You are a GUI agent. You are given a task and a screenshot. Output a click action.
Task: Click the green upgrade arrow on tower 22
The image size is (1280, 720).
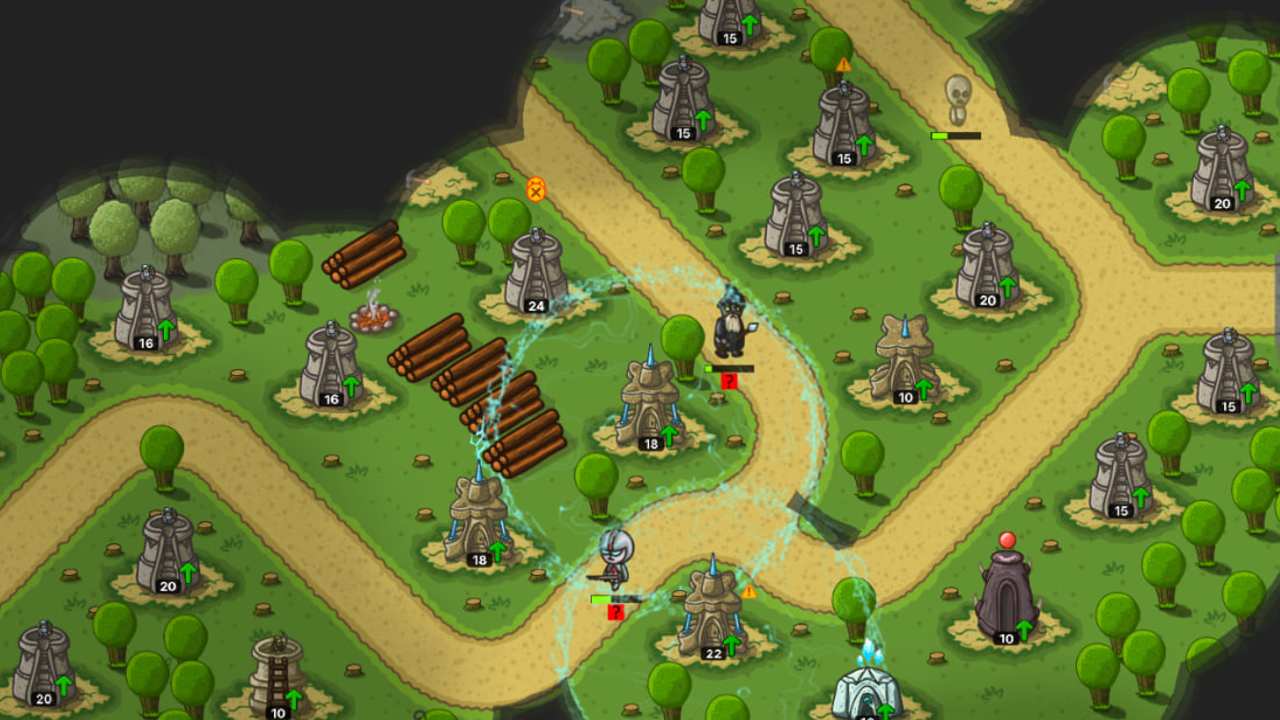coord(731,647)
